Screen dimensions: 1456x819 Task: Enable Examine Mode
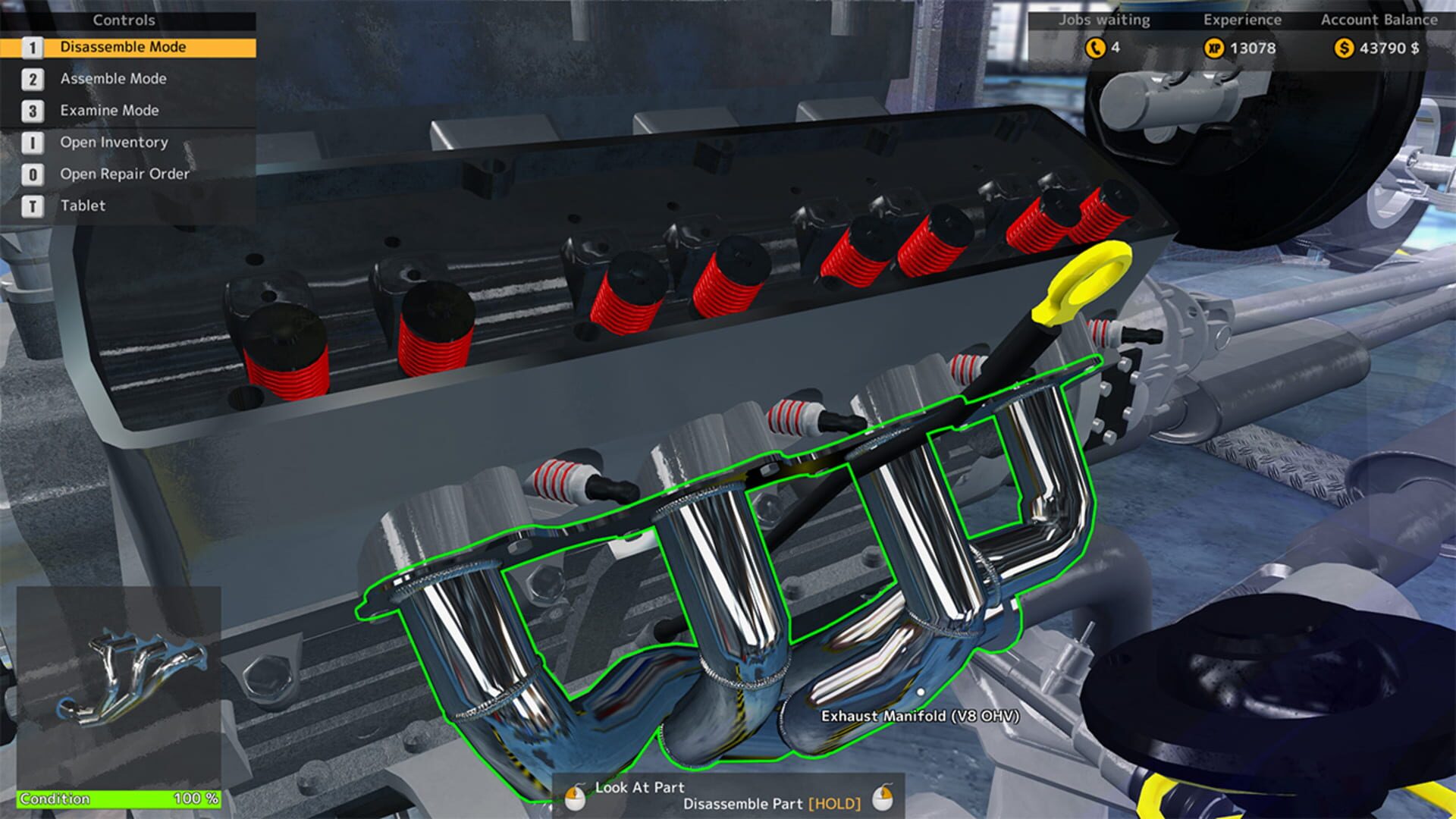click(109, 110)
